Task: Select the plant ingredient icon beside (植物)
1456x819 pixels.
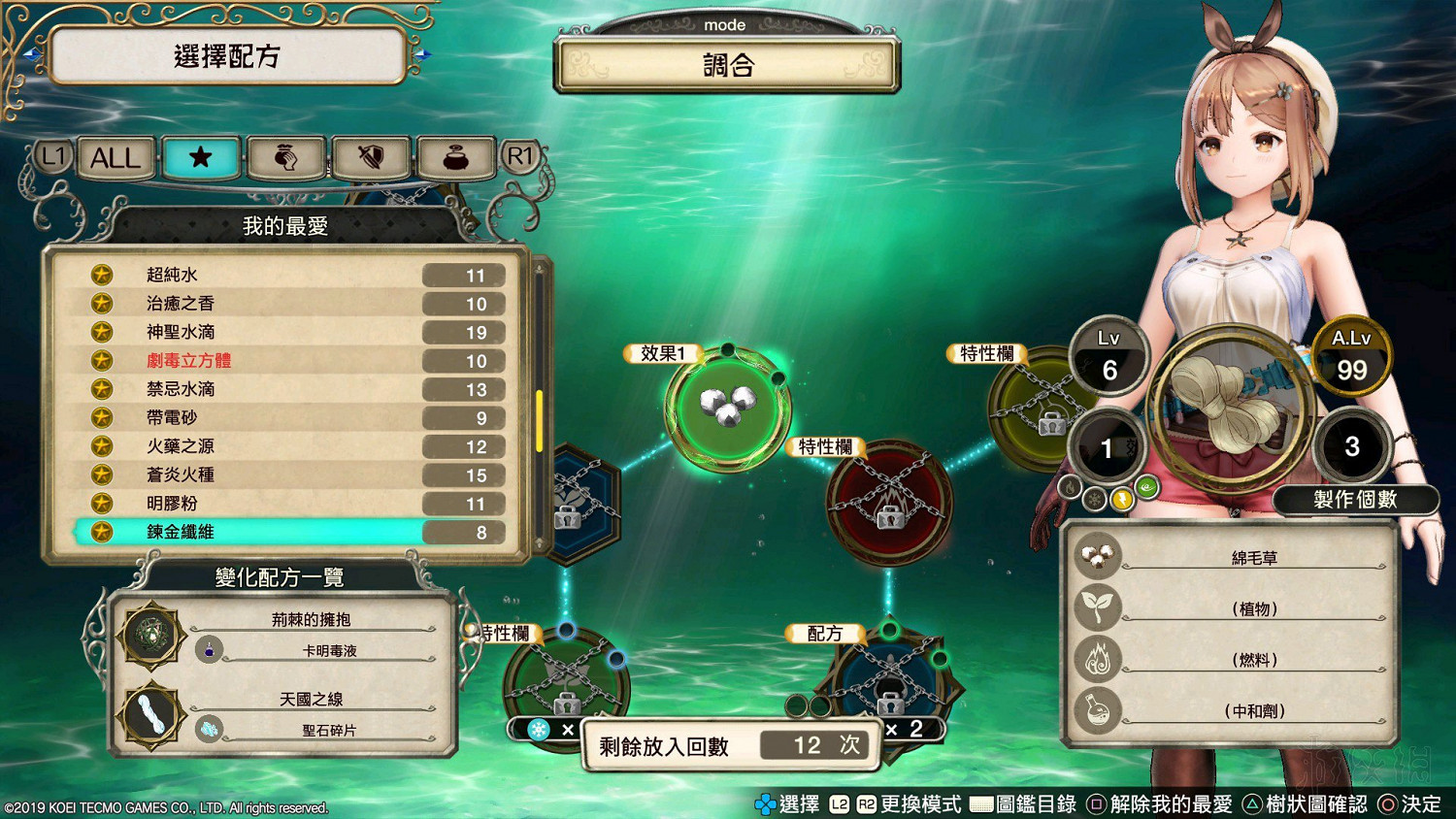Action: pos(1098,607)
